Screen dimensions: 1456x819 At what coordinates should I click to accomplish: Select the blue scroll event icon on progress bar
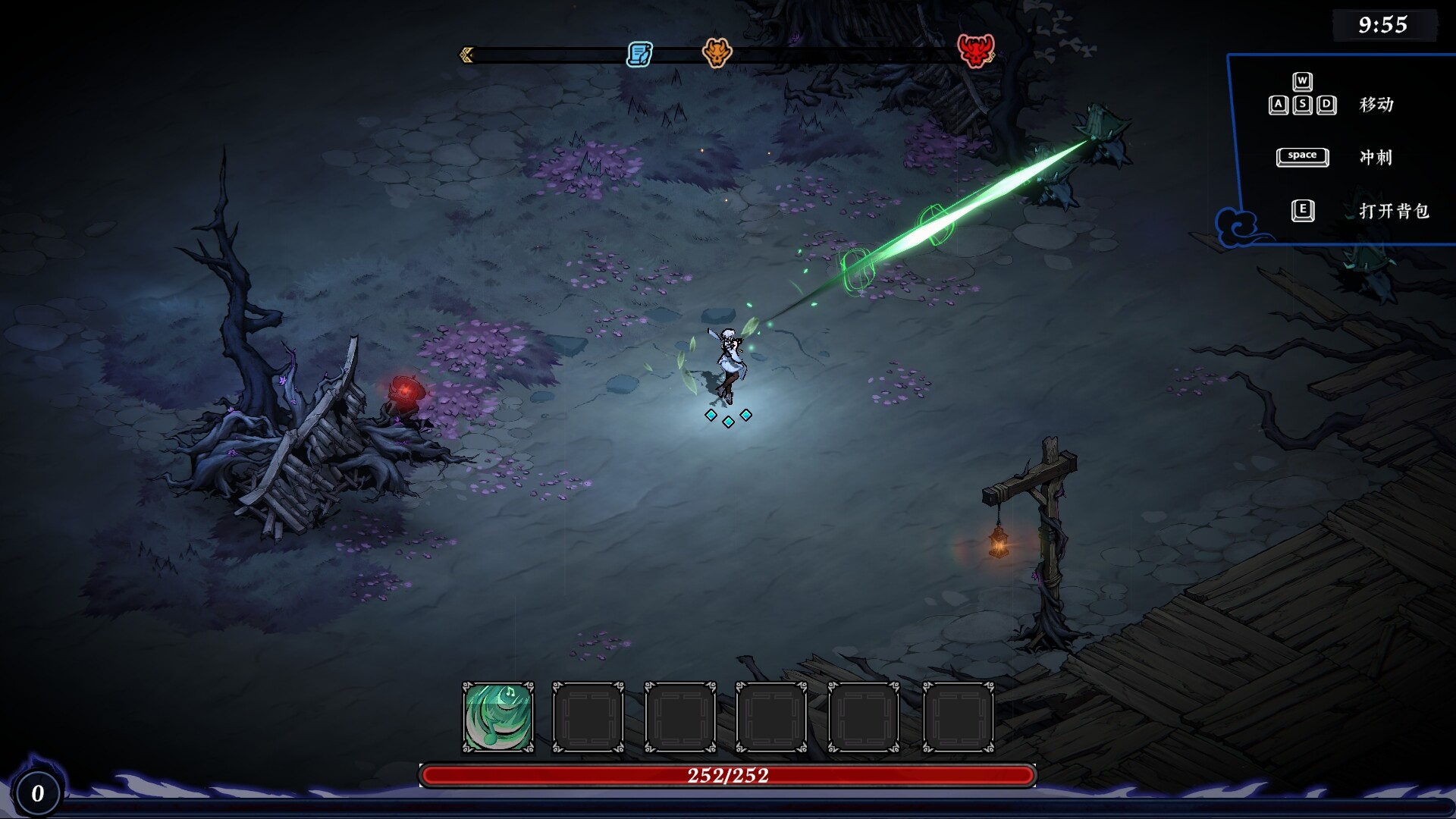click(x=639, y=54)
